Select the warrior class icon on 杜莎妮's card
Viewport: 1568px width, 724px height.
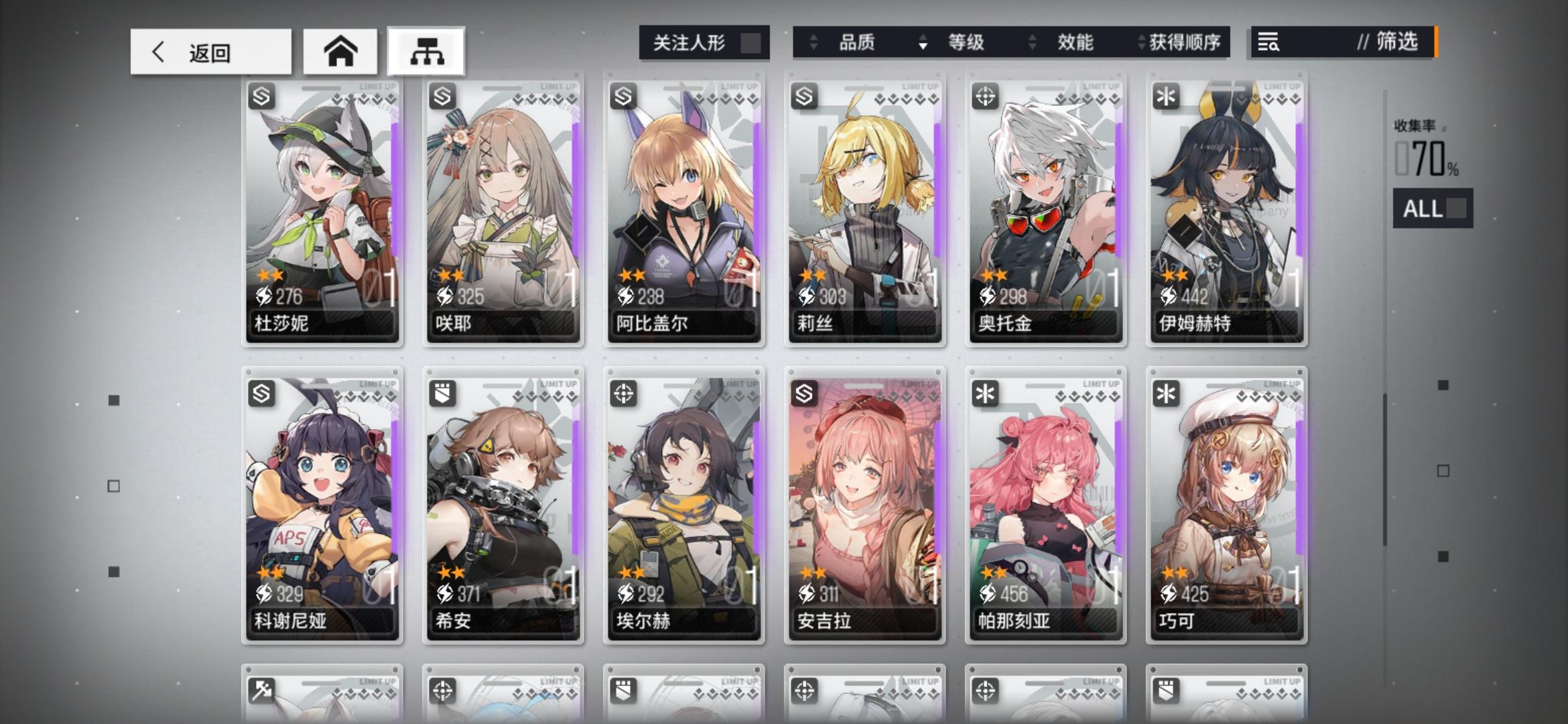[x=261, y=96]
